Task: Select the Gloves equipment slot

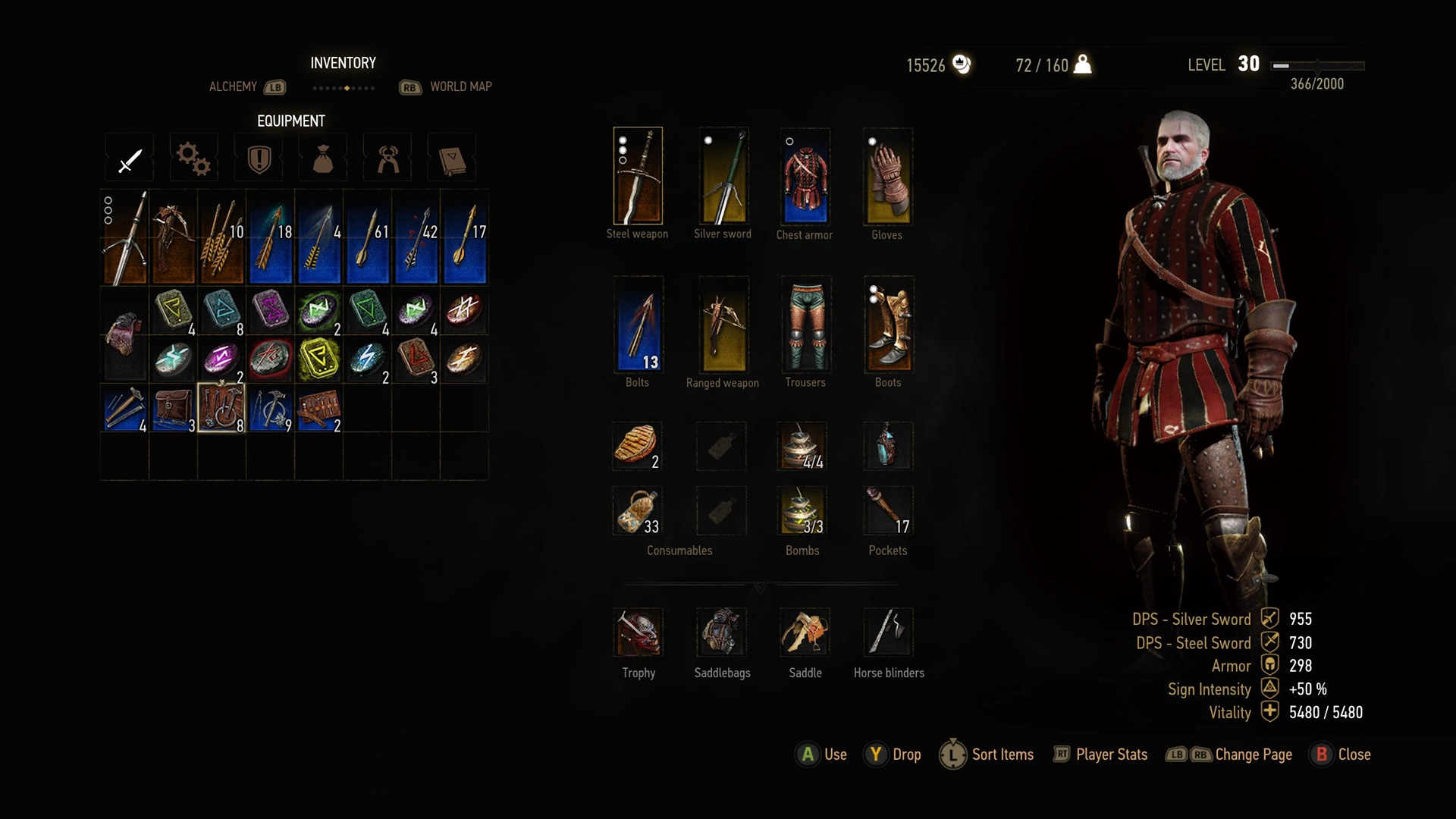Action: click(x=887, y=176)
